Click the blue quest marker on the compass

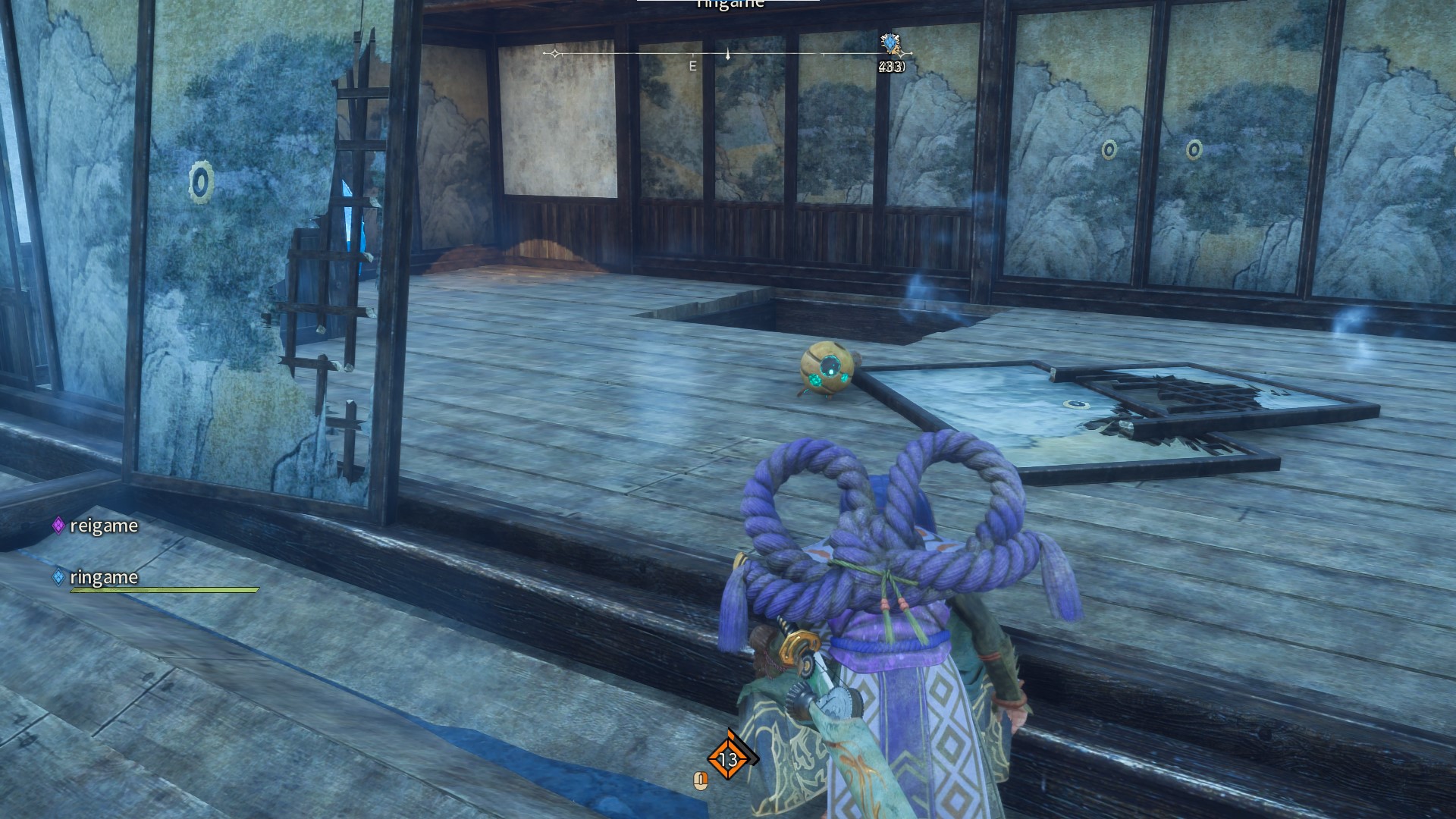pos(890,43)
